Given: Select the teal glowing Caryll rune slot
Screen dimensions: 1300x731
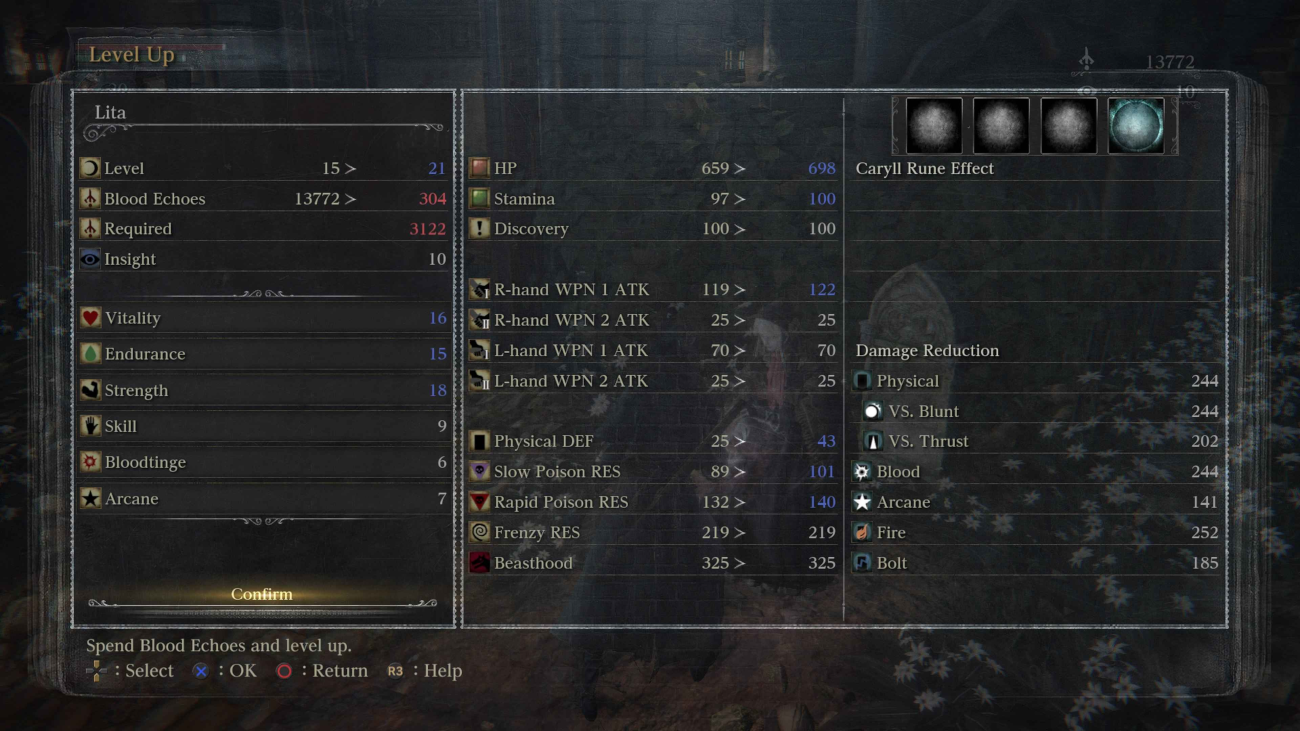Looking at the screenshot, I should click(x=1135, y=126).
